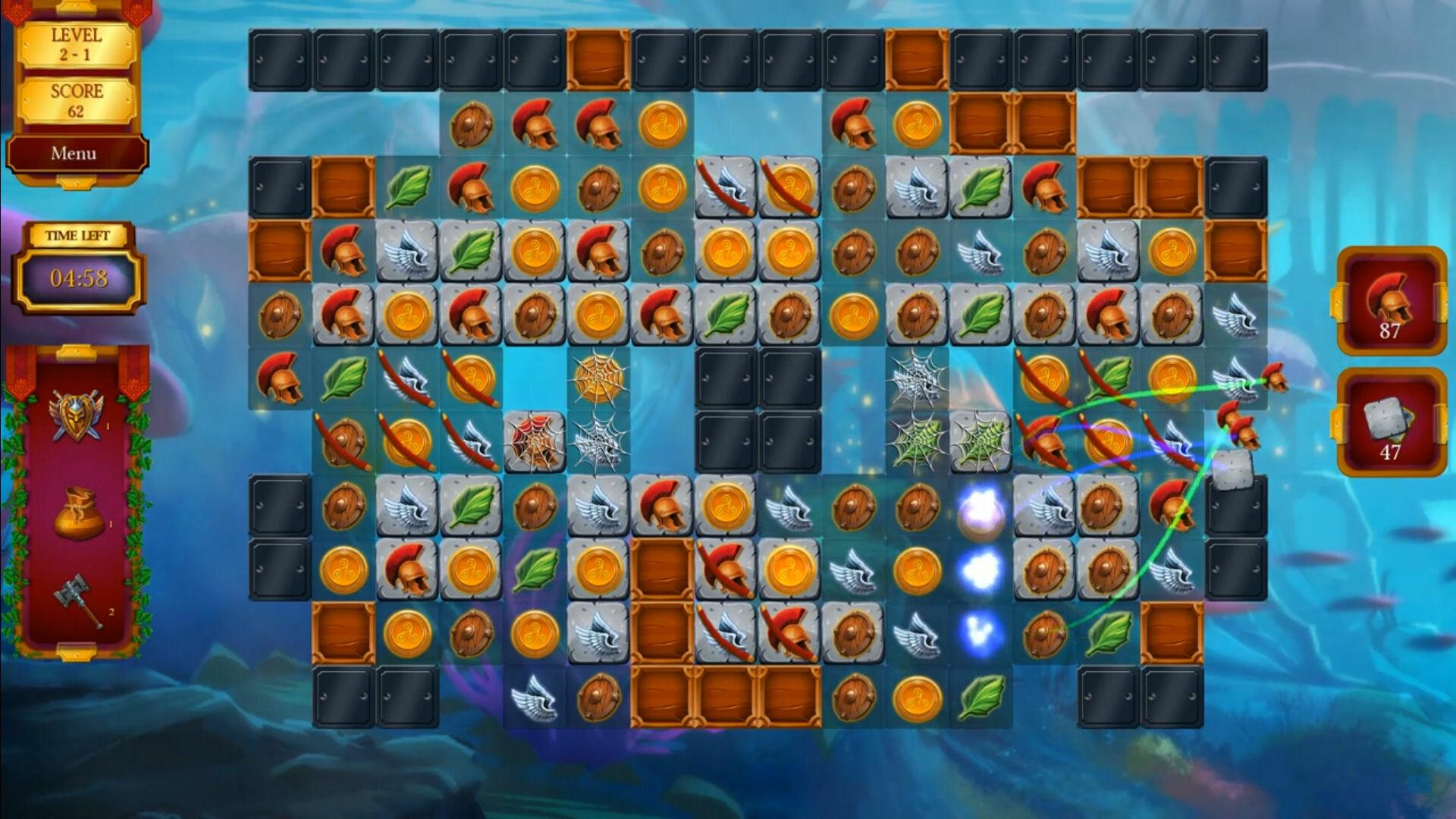Click the orange cobweb tile
This screenshot has width=1456, height=819.
(598, 377)
